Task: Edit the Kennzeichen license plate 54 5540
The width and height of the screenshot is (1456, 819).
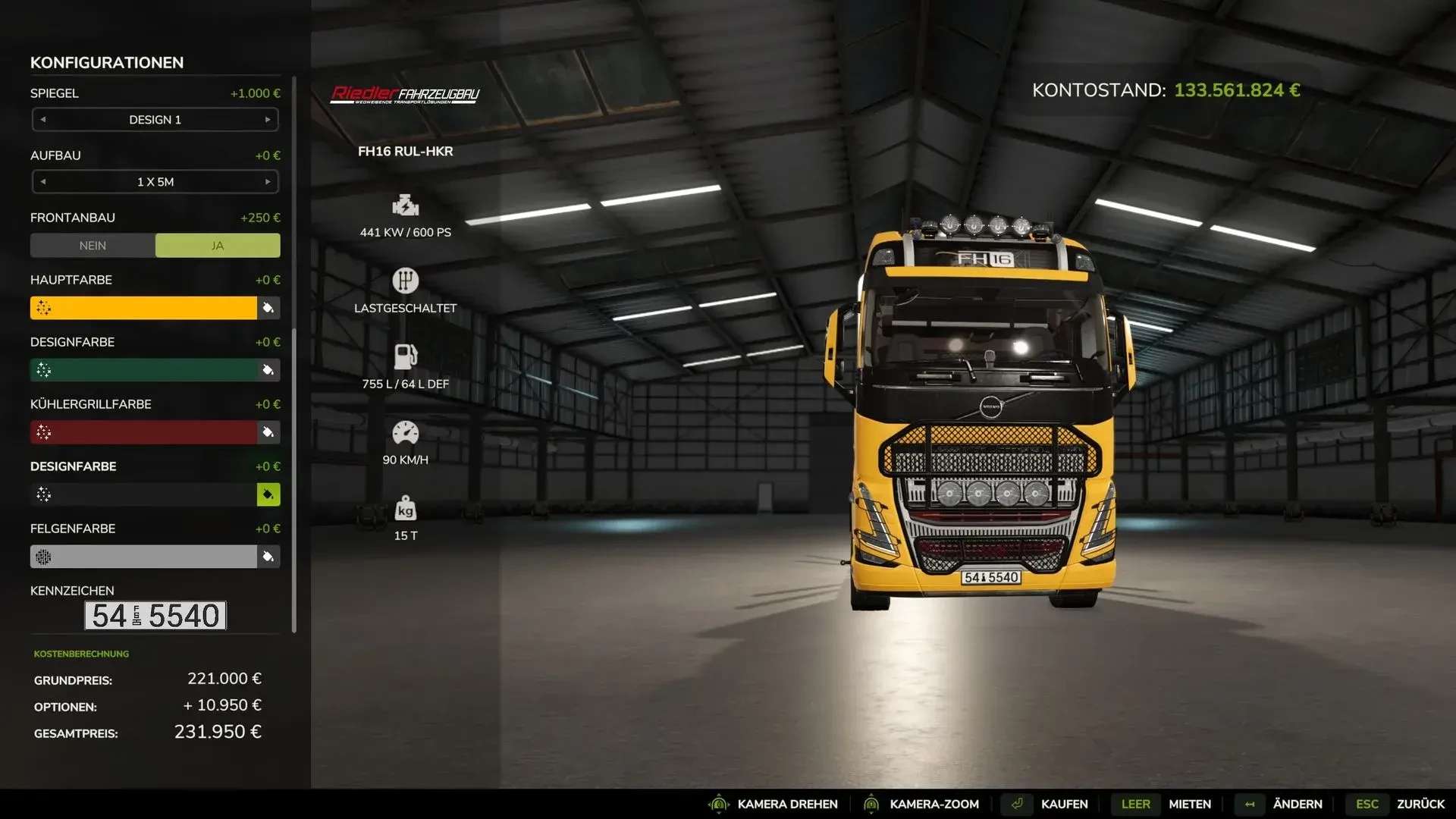Action: [x=155, y=616]
